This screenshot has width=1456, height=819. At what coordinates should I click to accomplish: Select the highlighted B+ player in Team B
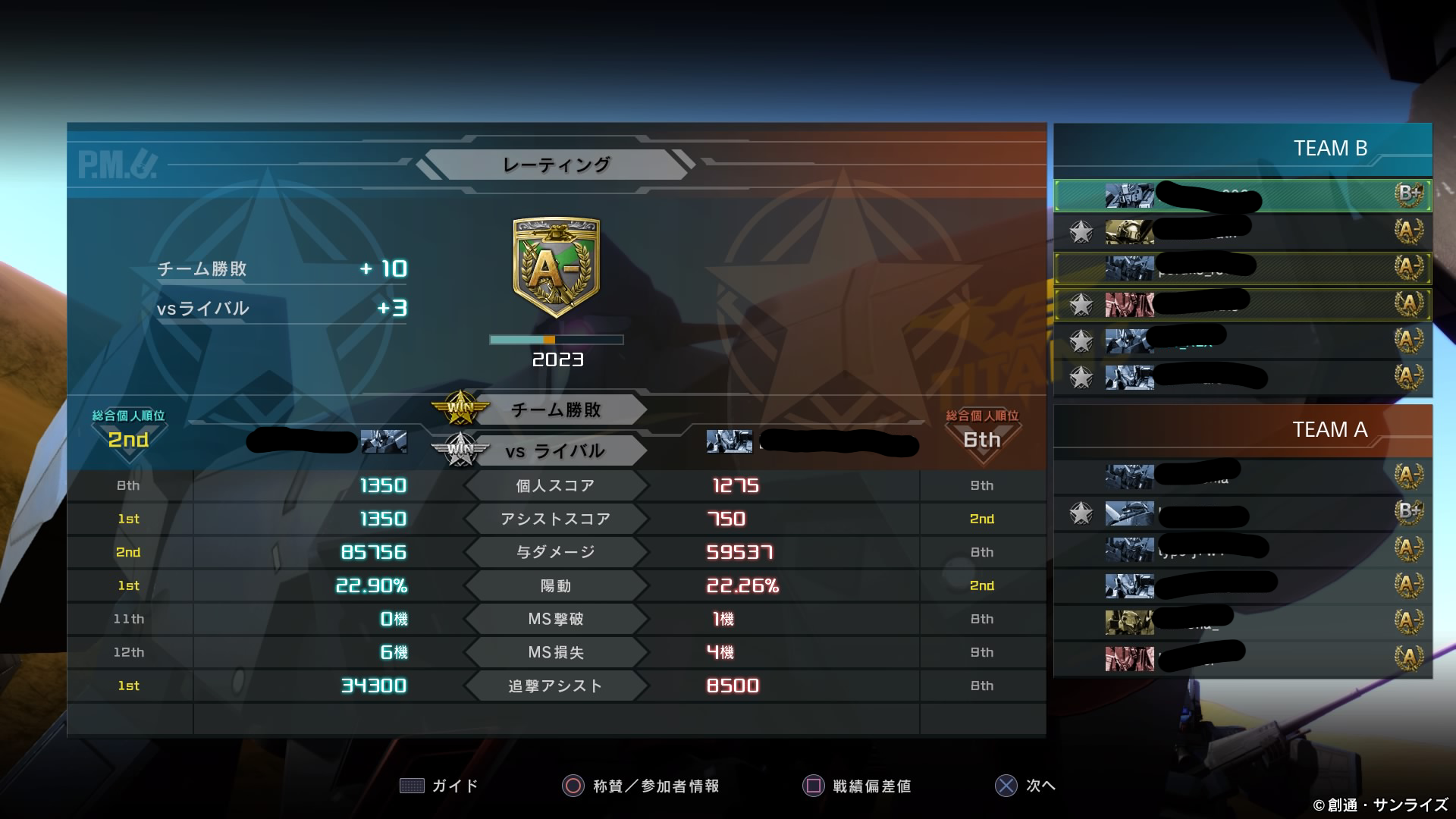(1242, 196)
